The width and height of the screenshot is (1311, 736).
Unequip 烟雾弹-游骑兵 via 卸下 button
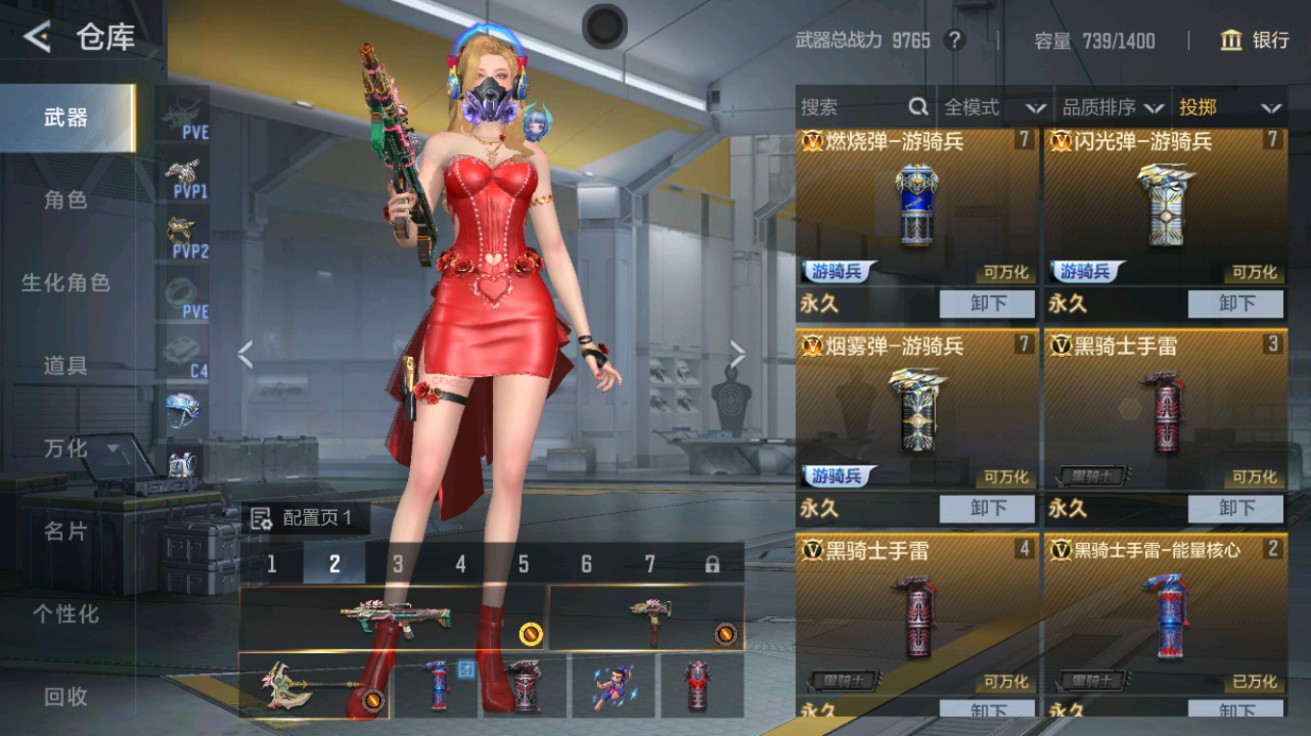[986, 508]
